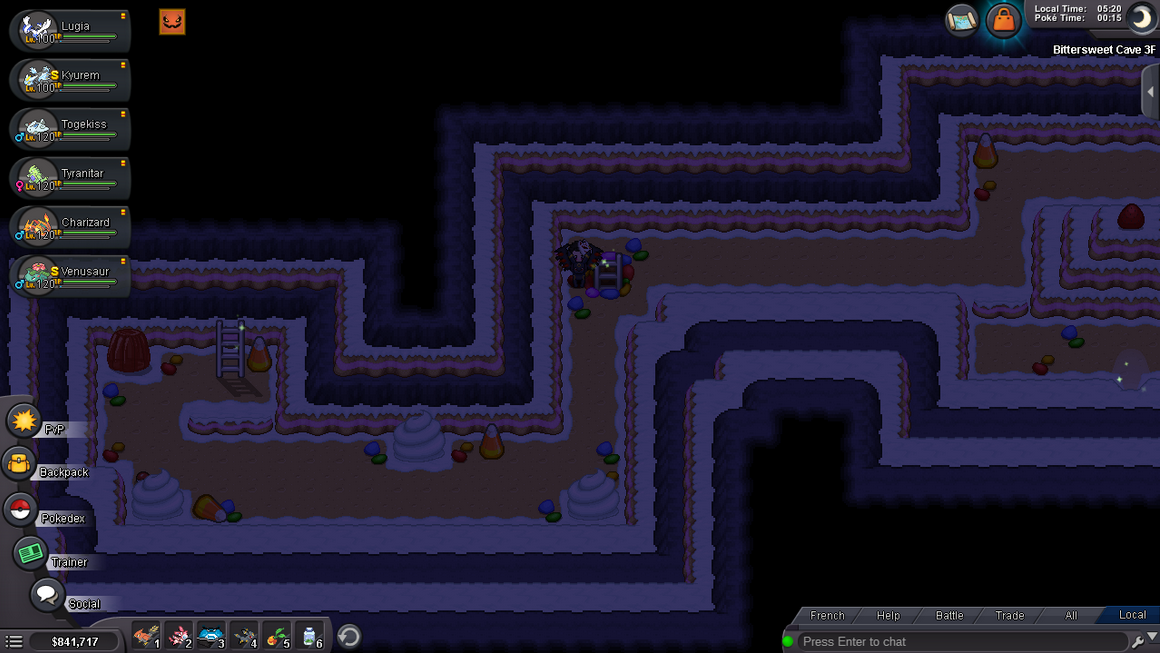Switch to the Trade chat tab

pos(1009,615)
